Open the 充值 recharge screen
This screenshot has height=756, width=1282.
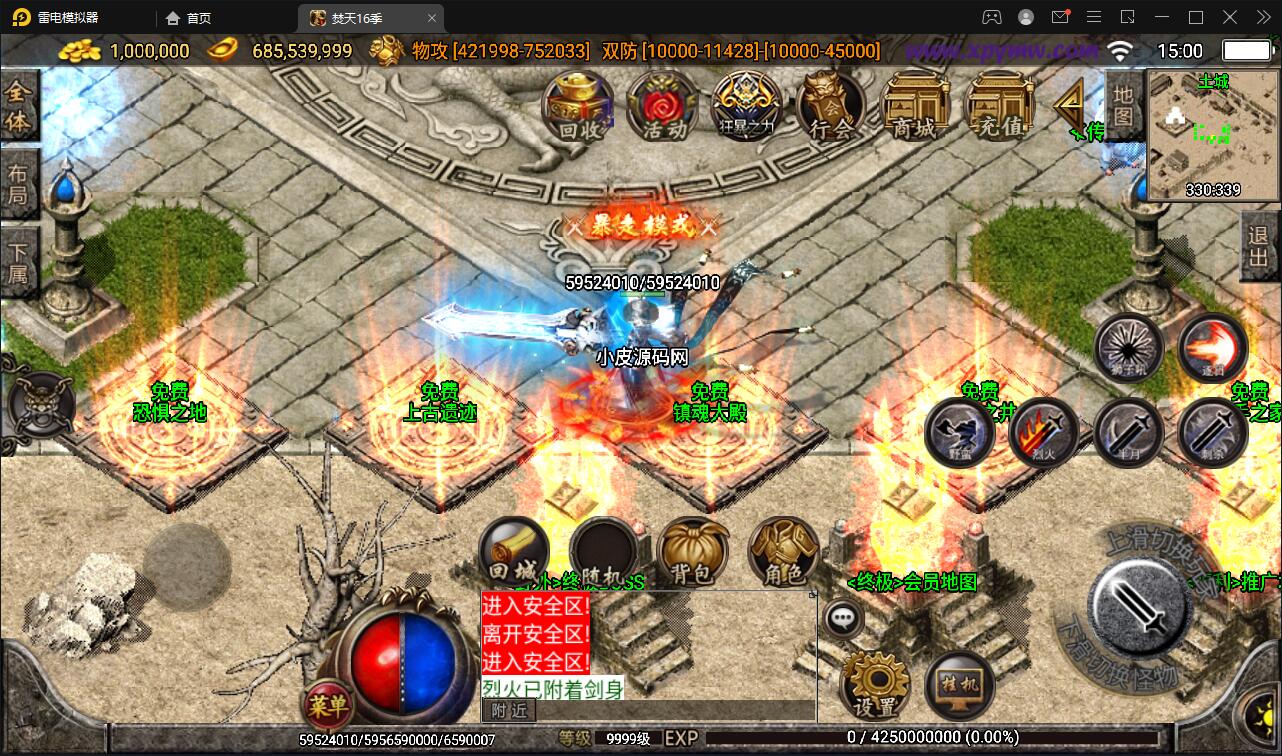pyautogui.click(x=1000, y=104)
